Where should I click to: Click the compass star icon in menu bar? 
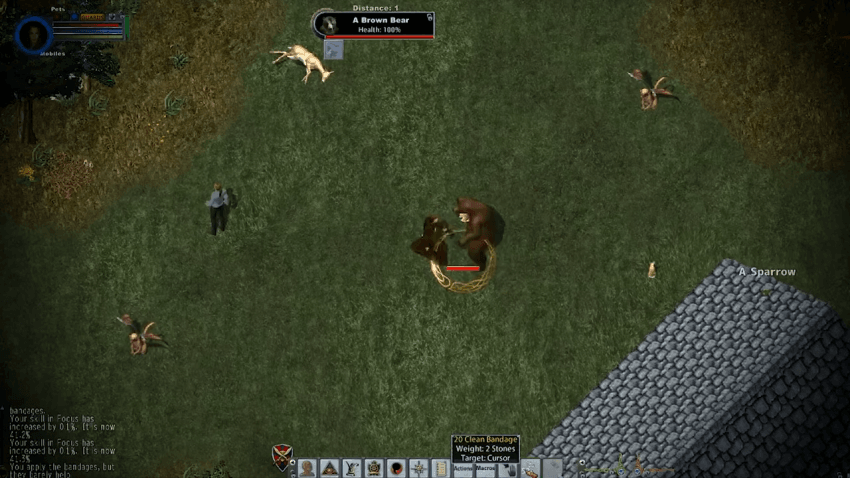point(418,468)
